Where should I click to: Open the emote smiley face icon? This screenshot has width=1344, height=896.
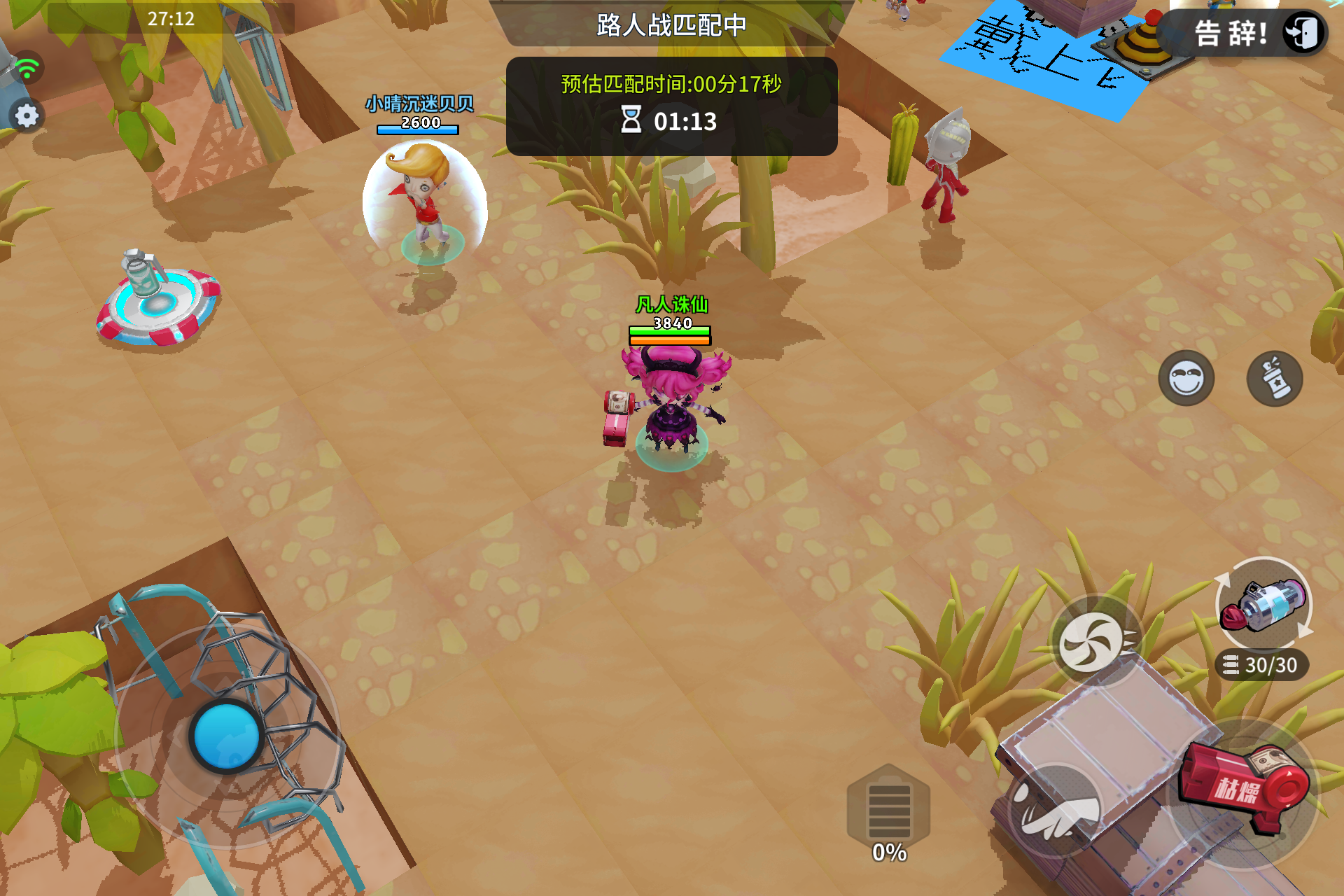tap(1186, 379)
